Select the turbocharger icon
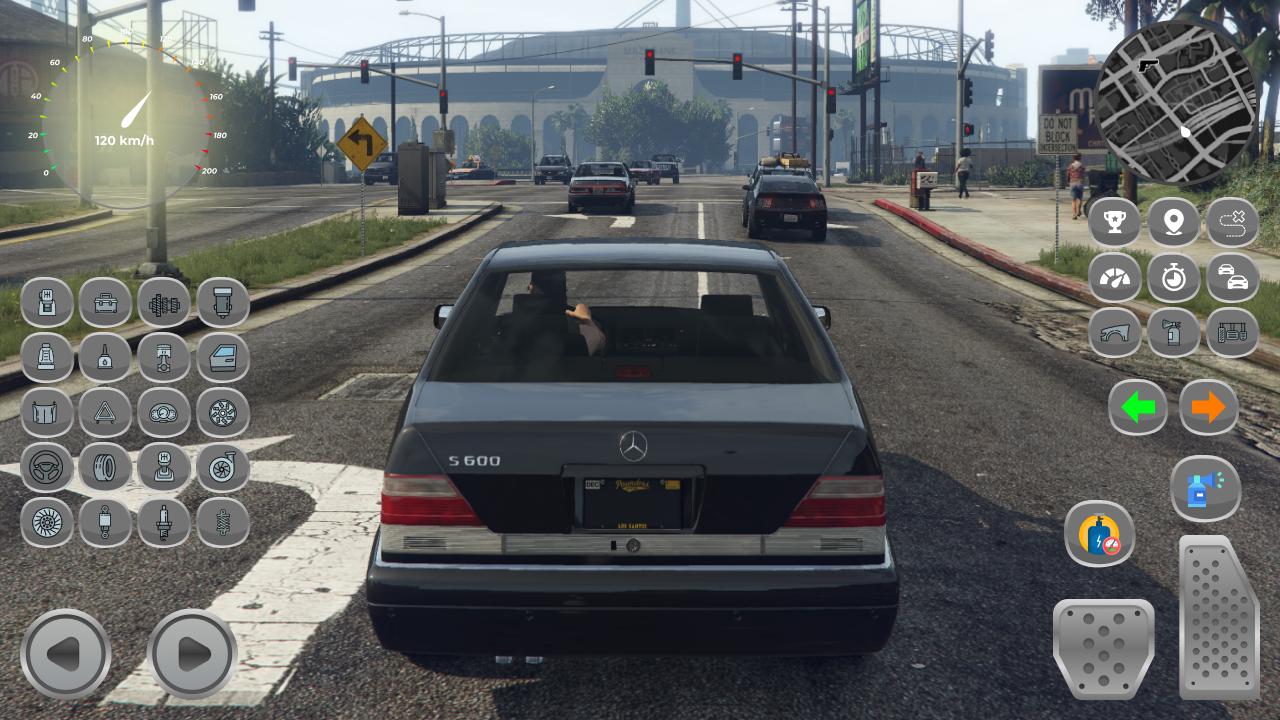 coord(223,467)
